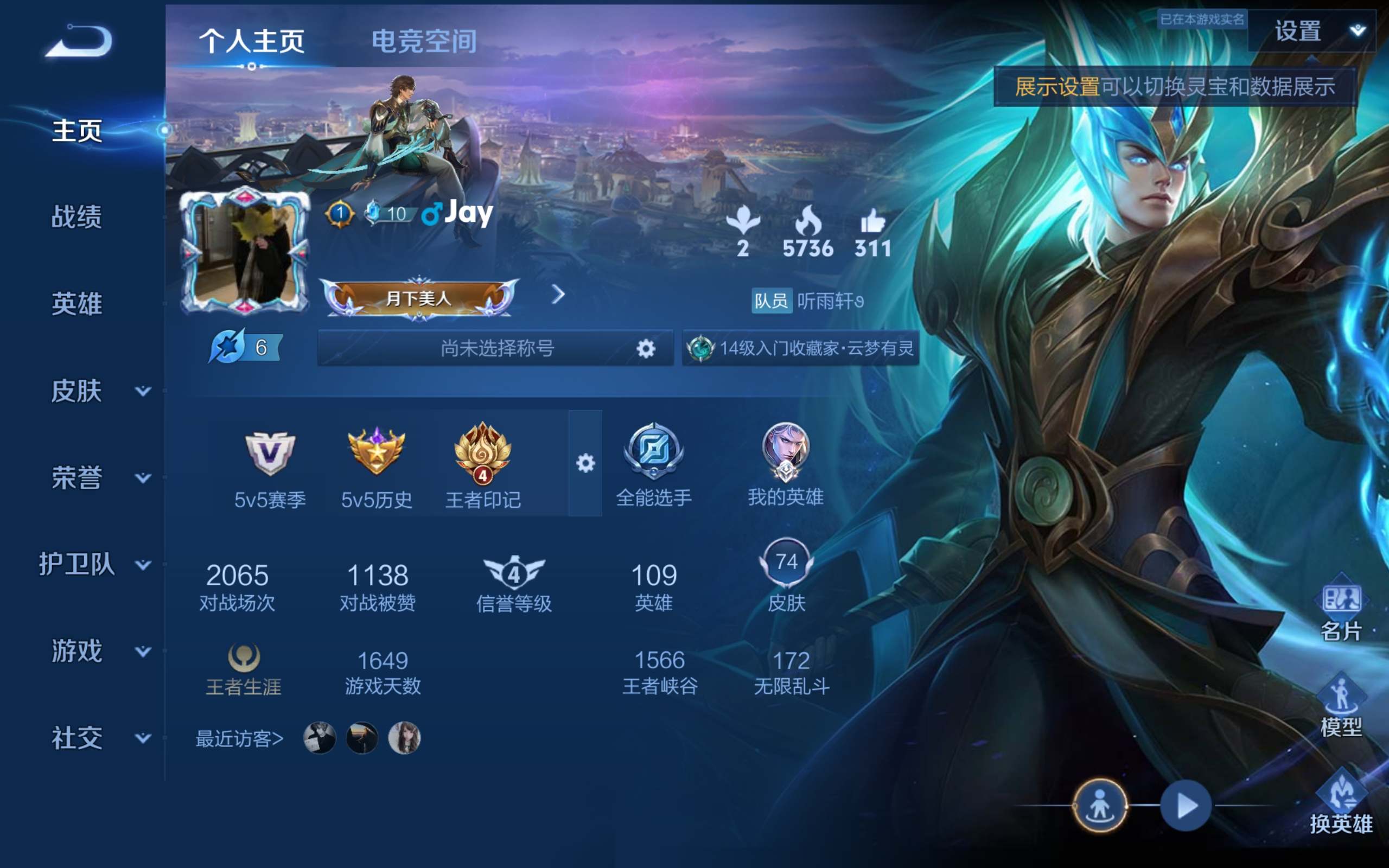1389x868 pixels.
Task: Expand the 社交 menu entry
Action: [x=98, y=738]
